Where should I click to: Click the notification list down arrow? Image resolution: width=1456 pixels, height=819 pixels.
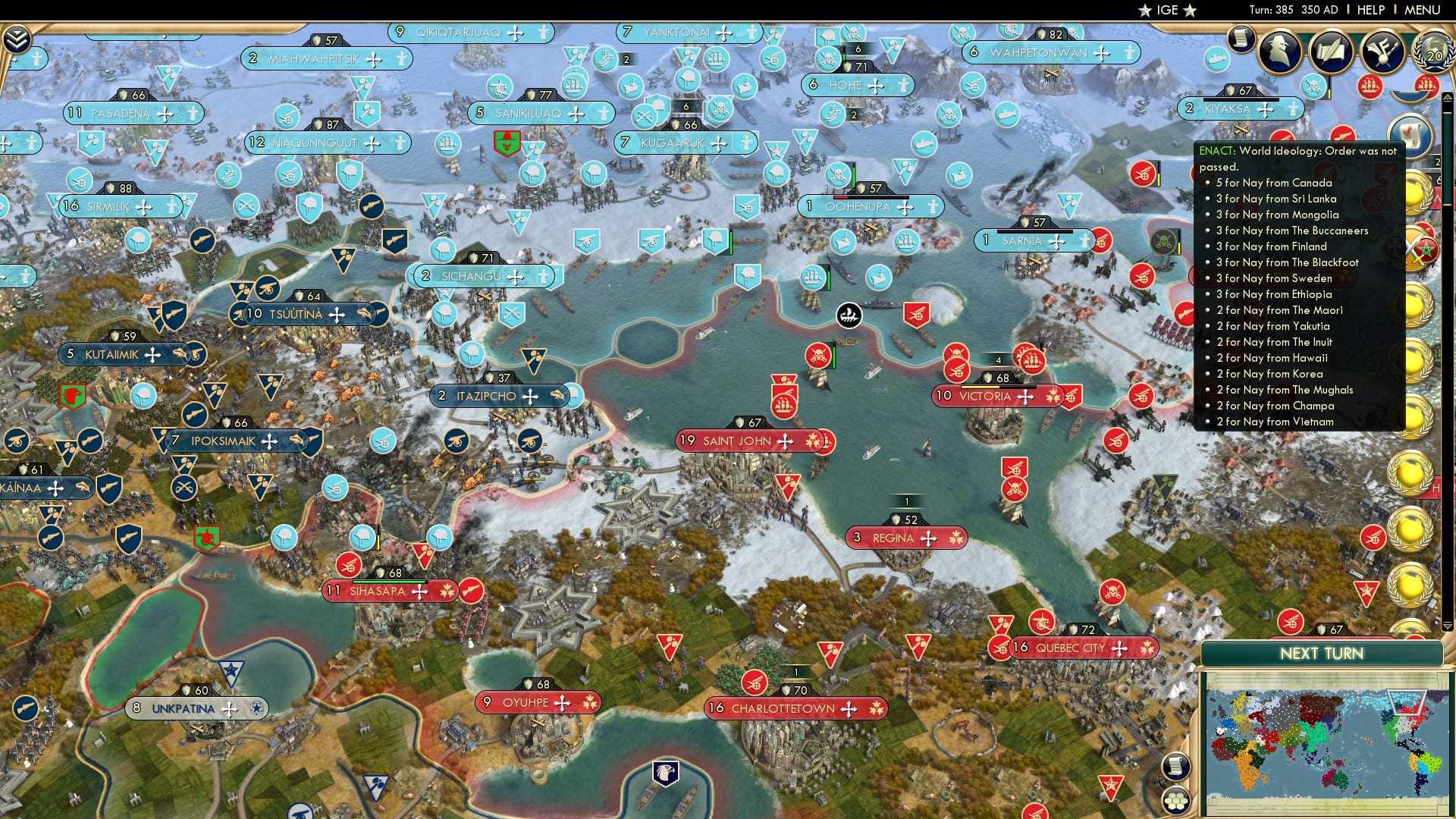(1447, 626)
